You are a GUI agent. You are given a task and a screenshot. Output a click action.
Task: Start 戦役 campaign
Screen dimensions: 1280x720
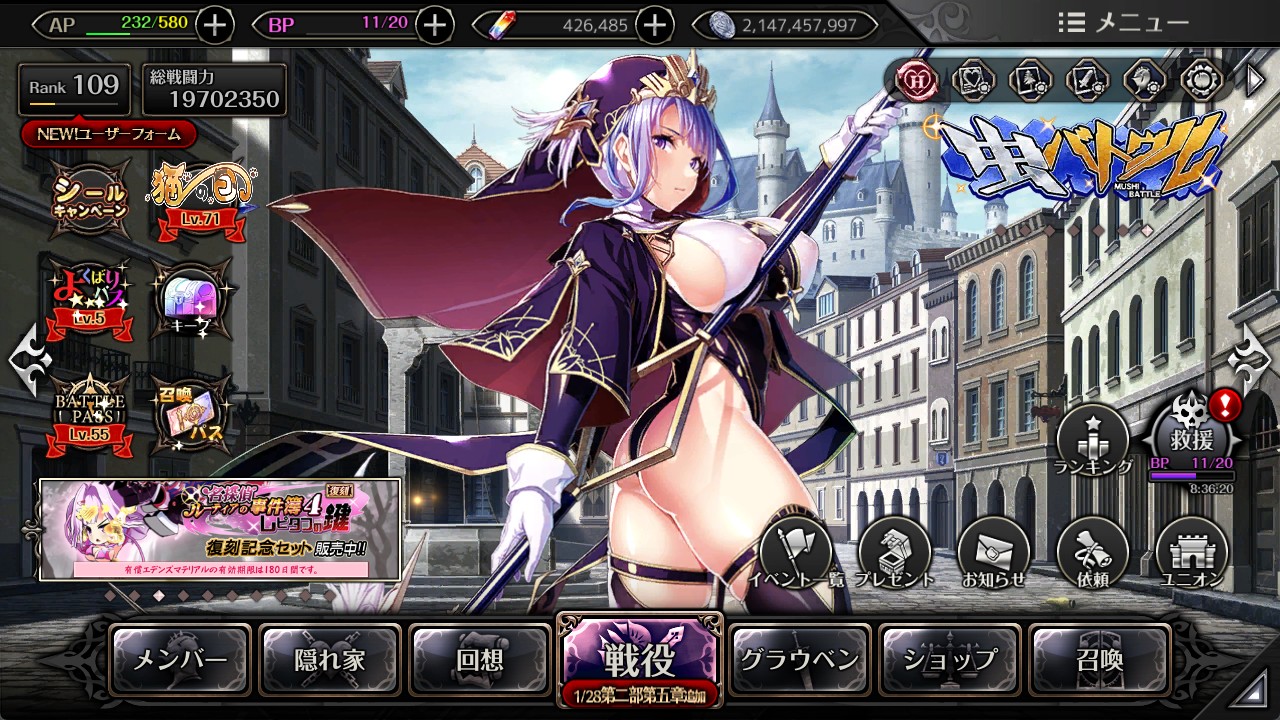[x=638, y=658]
